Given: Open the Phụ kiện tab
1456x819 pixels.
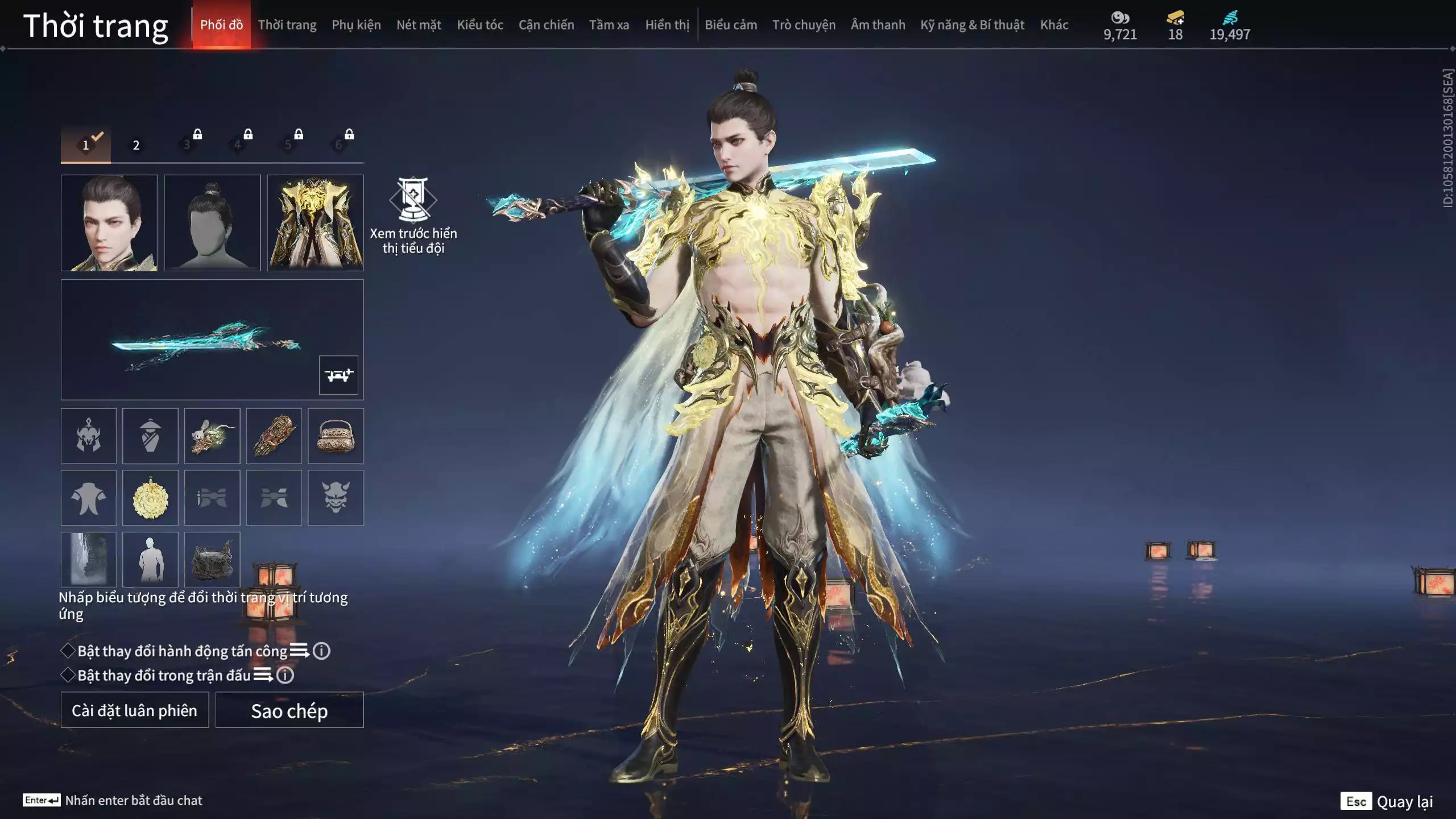Looking at the screenshot, I should pos(356,25).
